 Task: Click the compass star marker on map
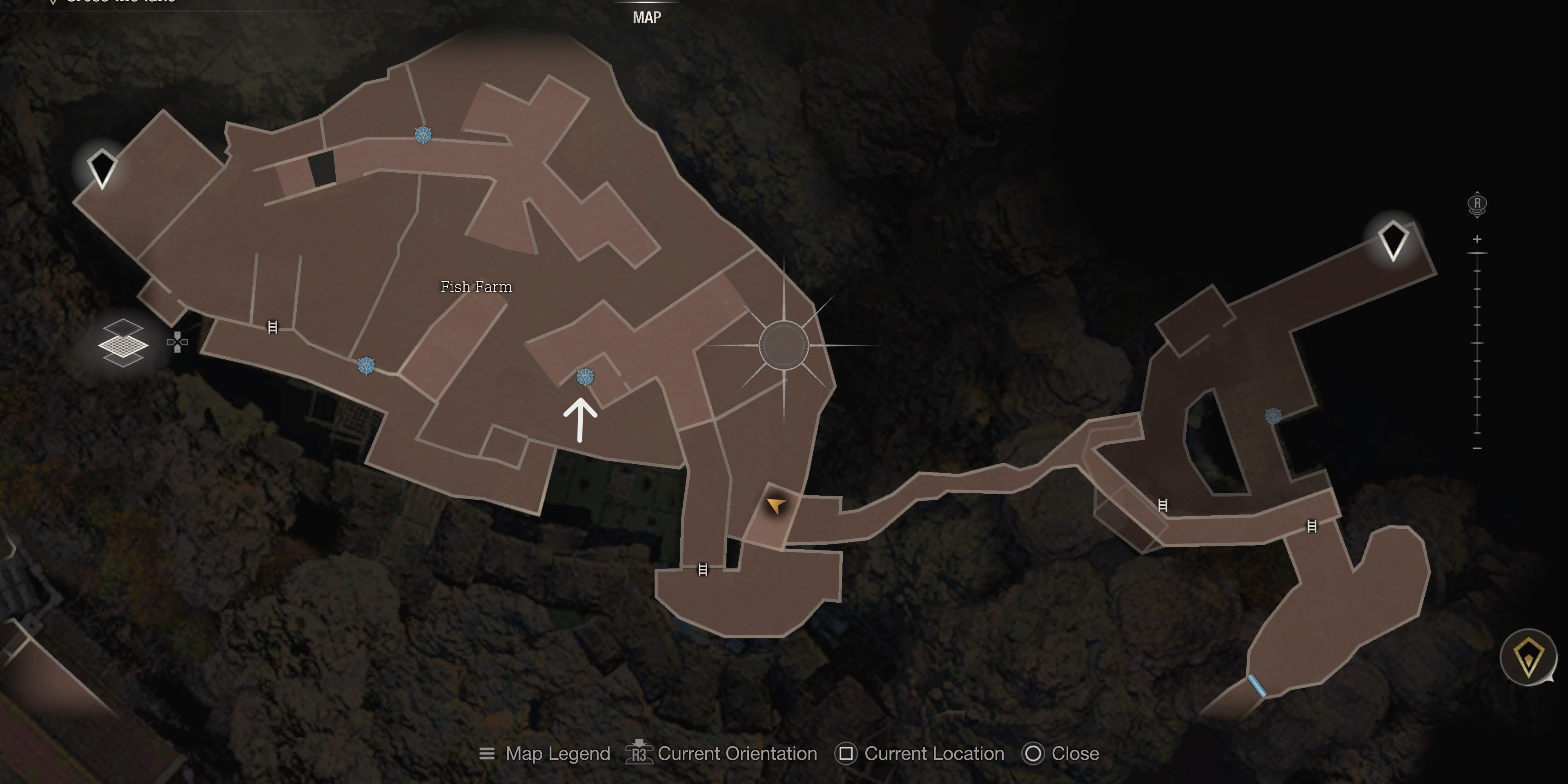[784, 345]
